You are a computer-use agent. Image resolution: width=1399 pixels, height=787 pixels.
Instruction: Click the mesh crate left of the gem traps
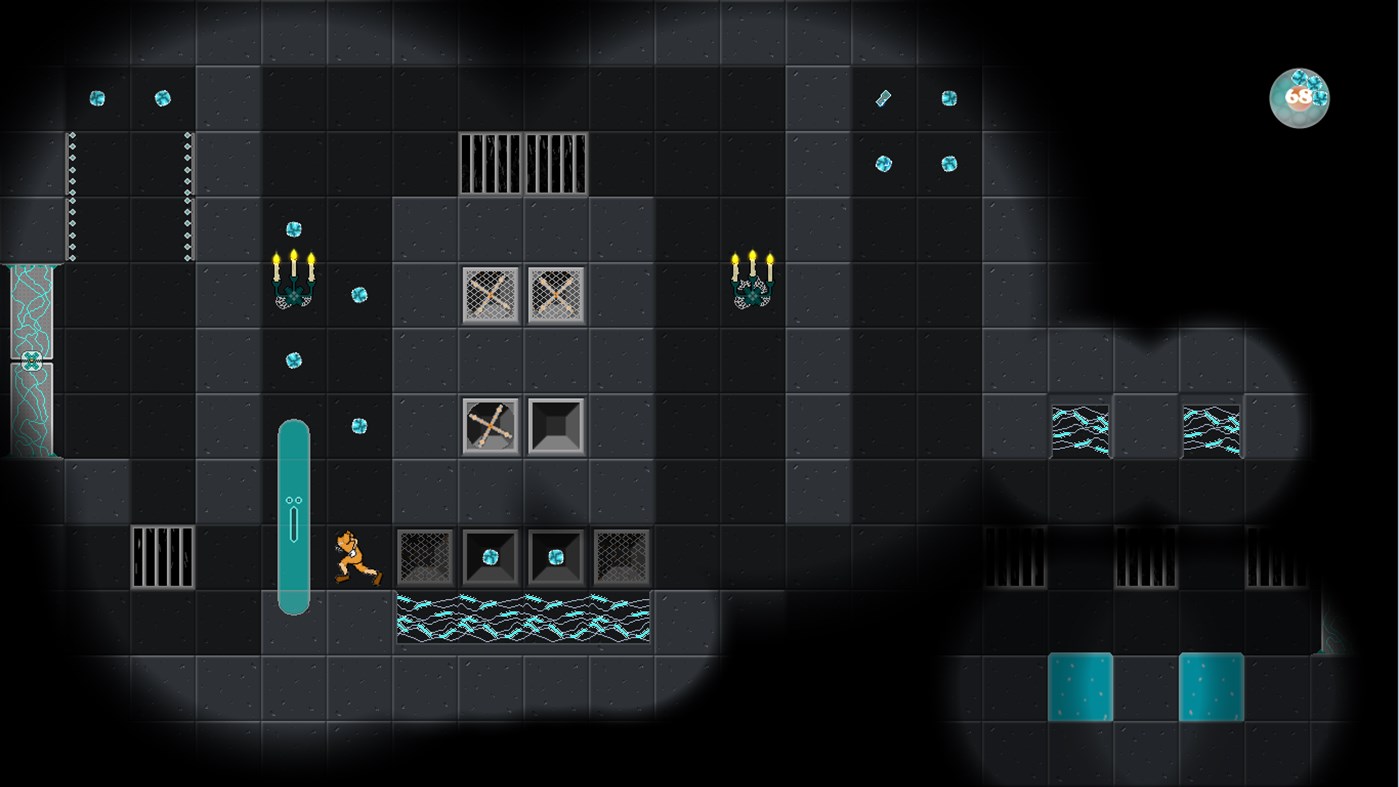pyautogui.click(x=426, y=556)
